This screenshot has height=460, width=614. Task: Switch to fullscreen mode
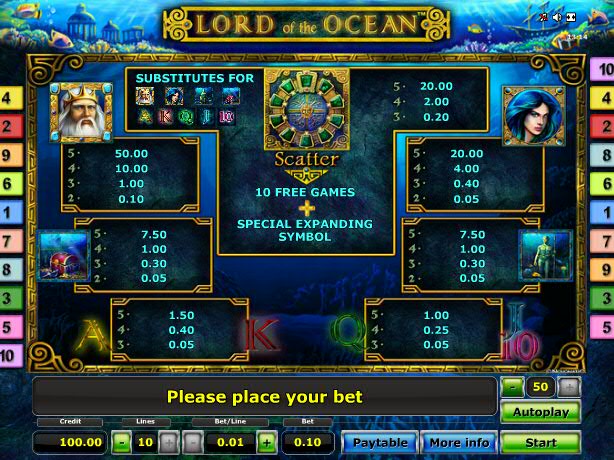pos(571,18)
